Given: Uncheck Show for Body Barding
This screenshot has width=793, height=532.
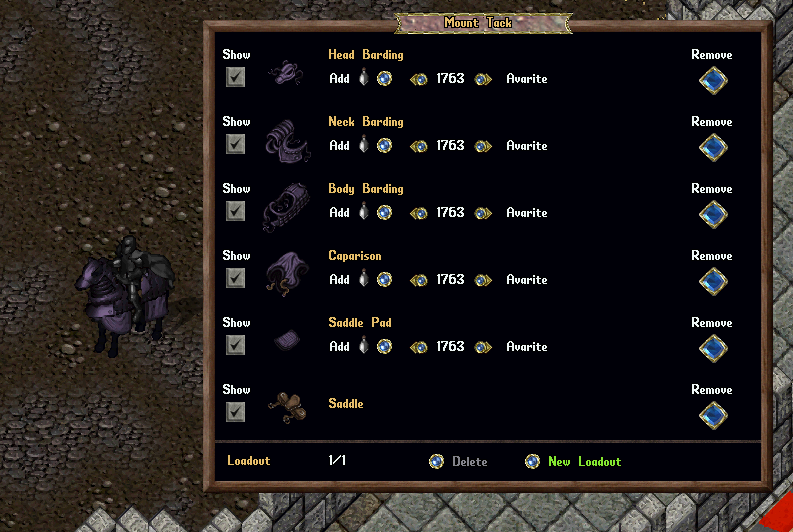Looking at the screenshot, I should (235, 211).
